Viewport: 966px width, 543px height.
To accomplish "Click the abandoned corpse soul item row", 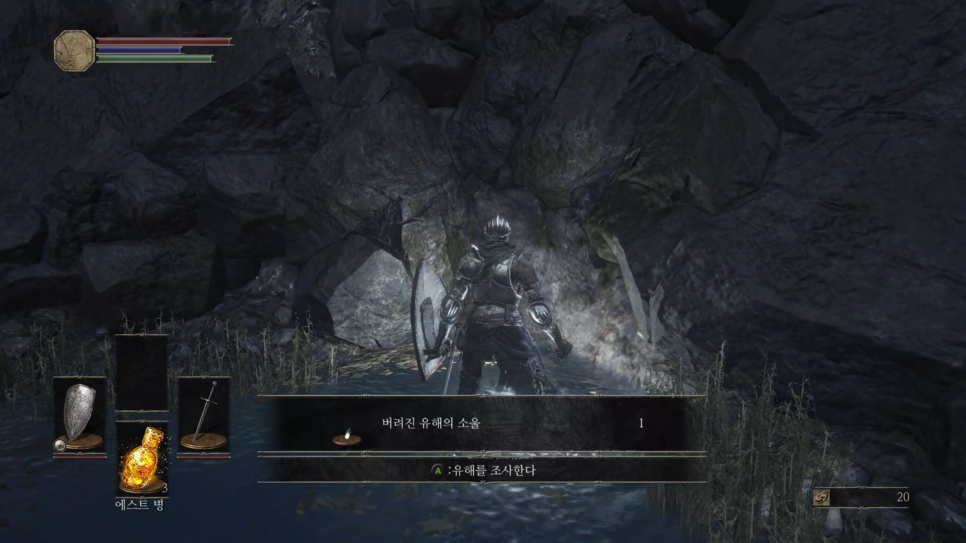I will click(x=481, y=425).
